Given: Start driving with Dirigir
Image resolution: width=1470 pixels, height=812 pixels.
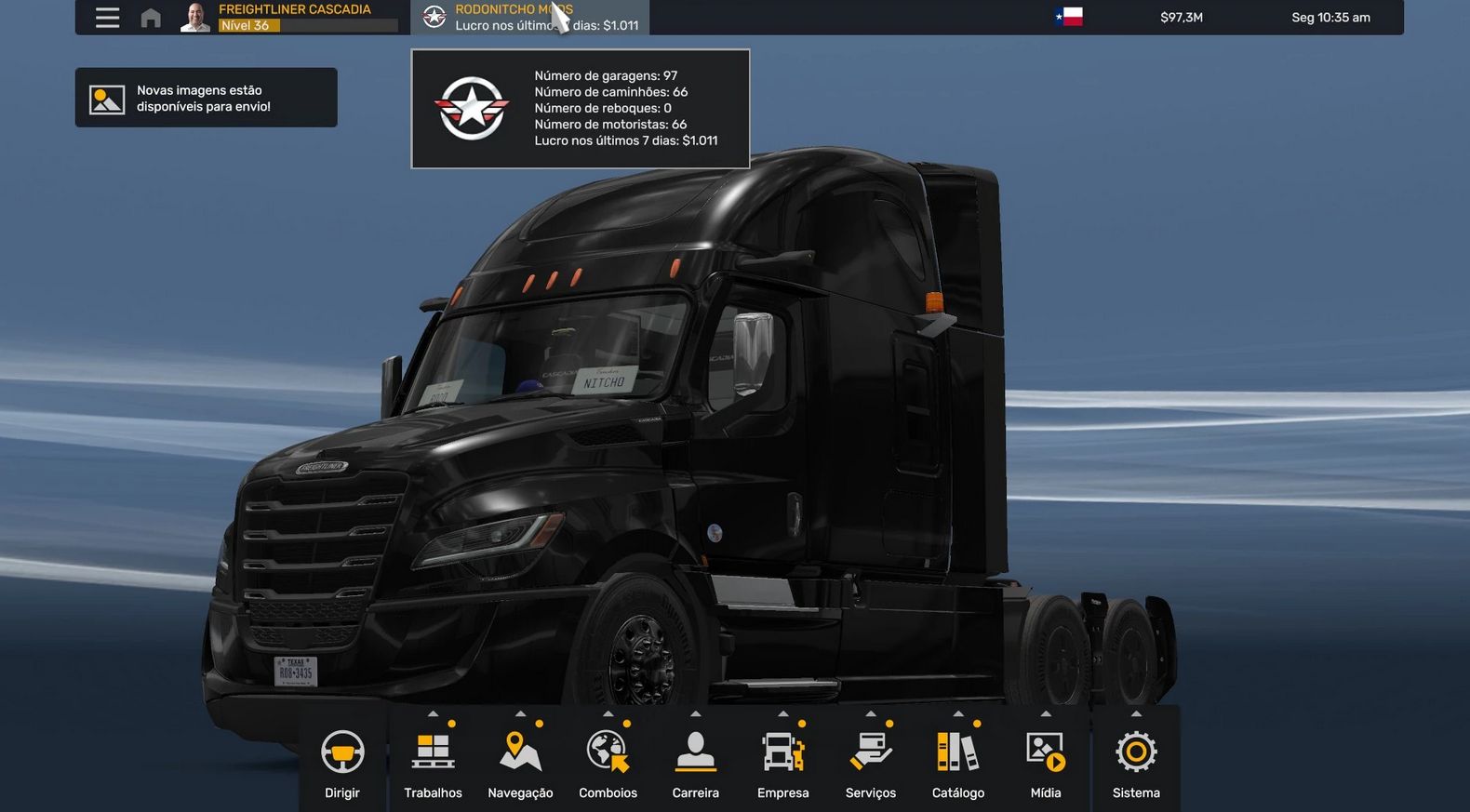Looking at the screenshot, I should point(342,762).
